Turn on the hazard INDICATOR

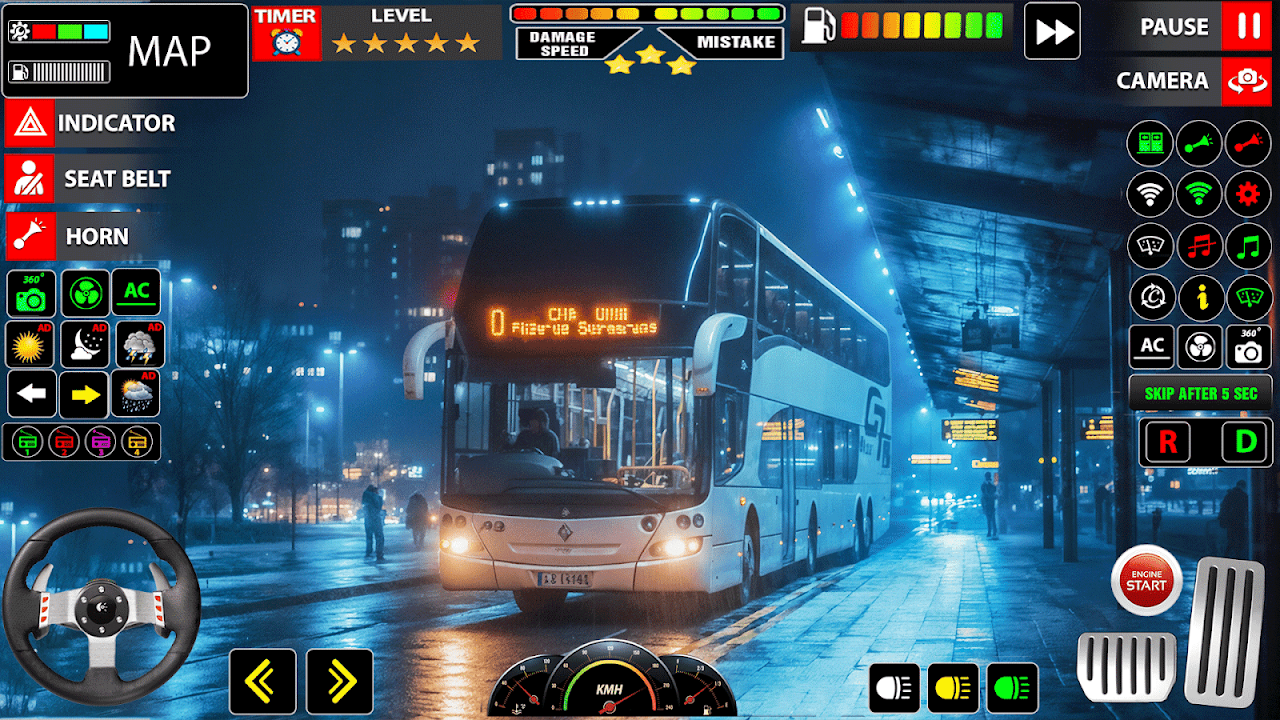29,124
